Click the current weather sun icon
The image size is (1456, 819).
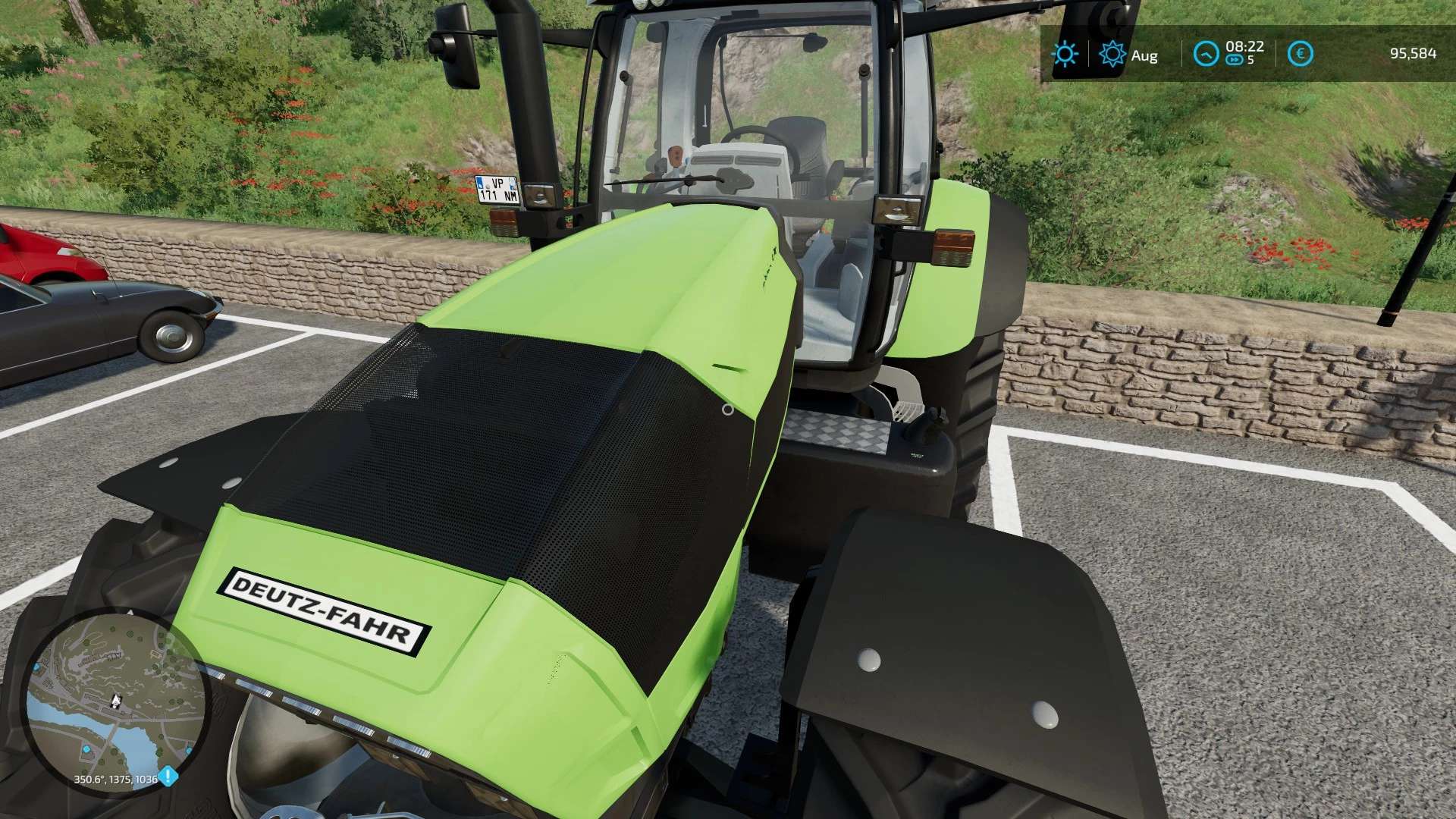coord(1065,53)
